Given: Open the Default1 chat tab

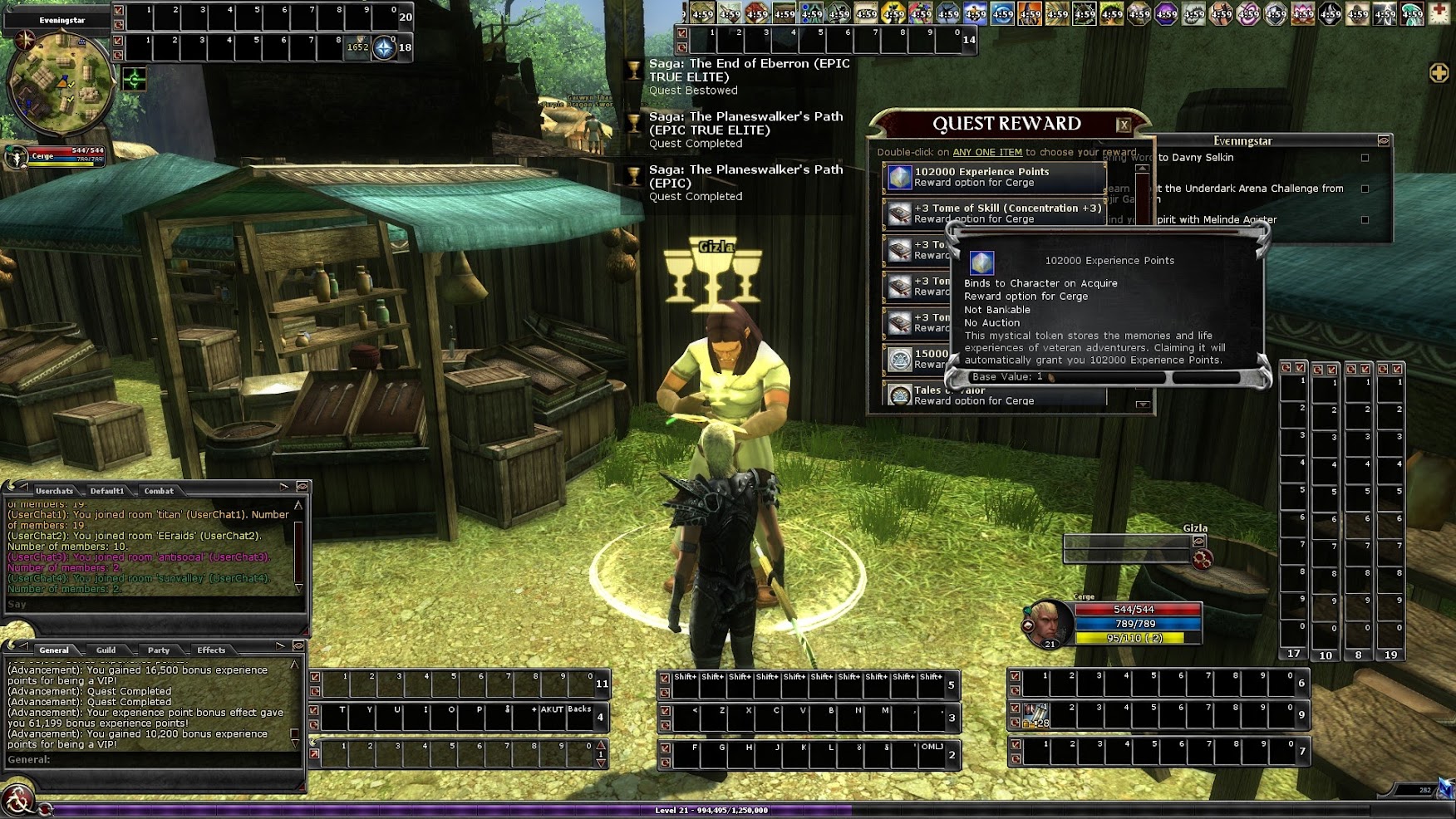Looking at the screenshot, I should [107, 491].
